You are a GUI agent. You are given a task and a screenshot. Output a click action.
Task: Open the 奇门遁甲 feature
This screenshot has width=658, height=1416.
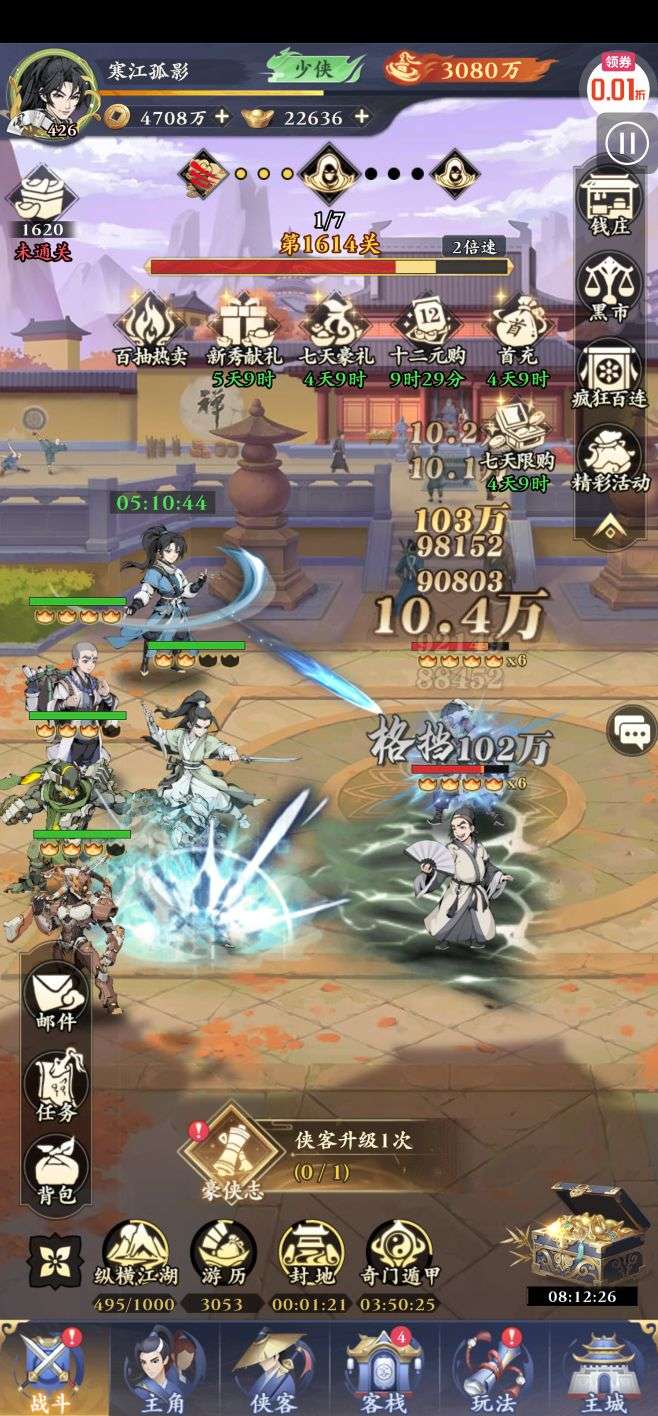tap(399, 1254)
